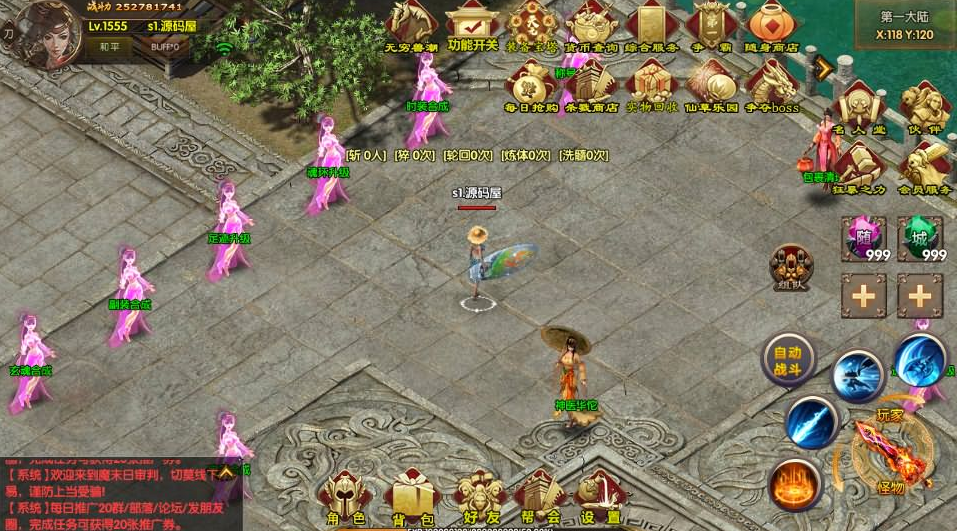Use the 城 town return stone
The height and width of the screenshot is (531, 958).
(x=920, y=240)
